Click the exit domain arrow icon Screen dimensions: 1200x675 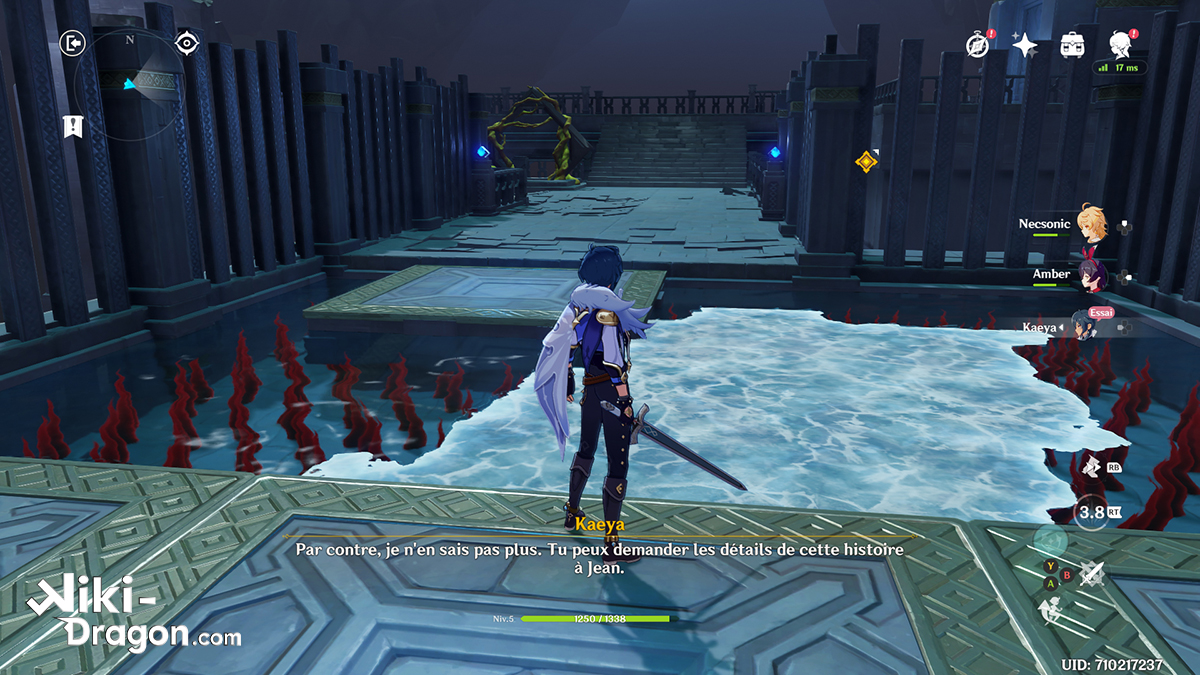click(x=73, y=43)
